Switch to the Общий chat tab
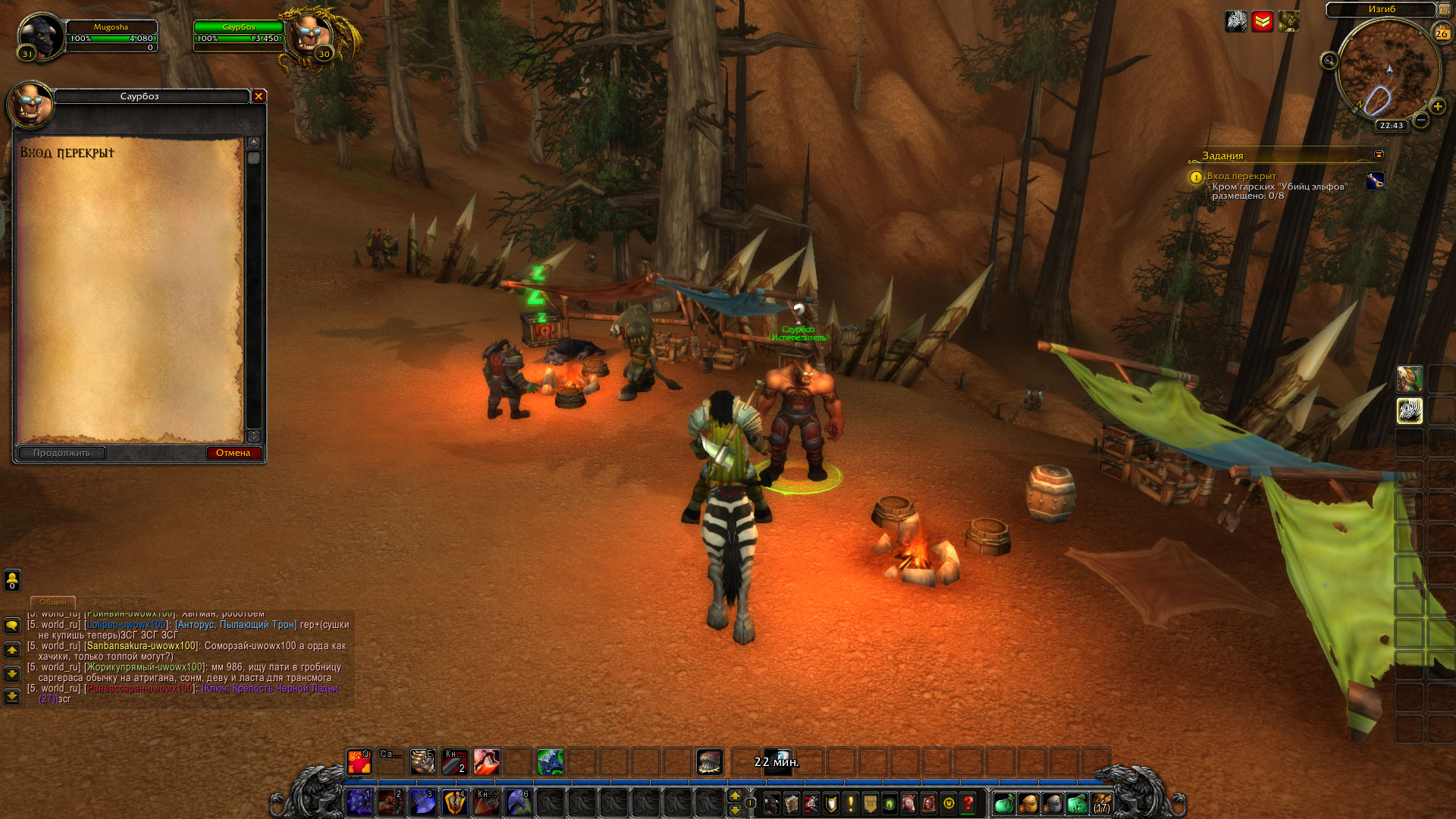This screenshot has width=1456, height=819. (53, 601)
